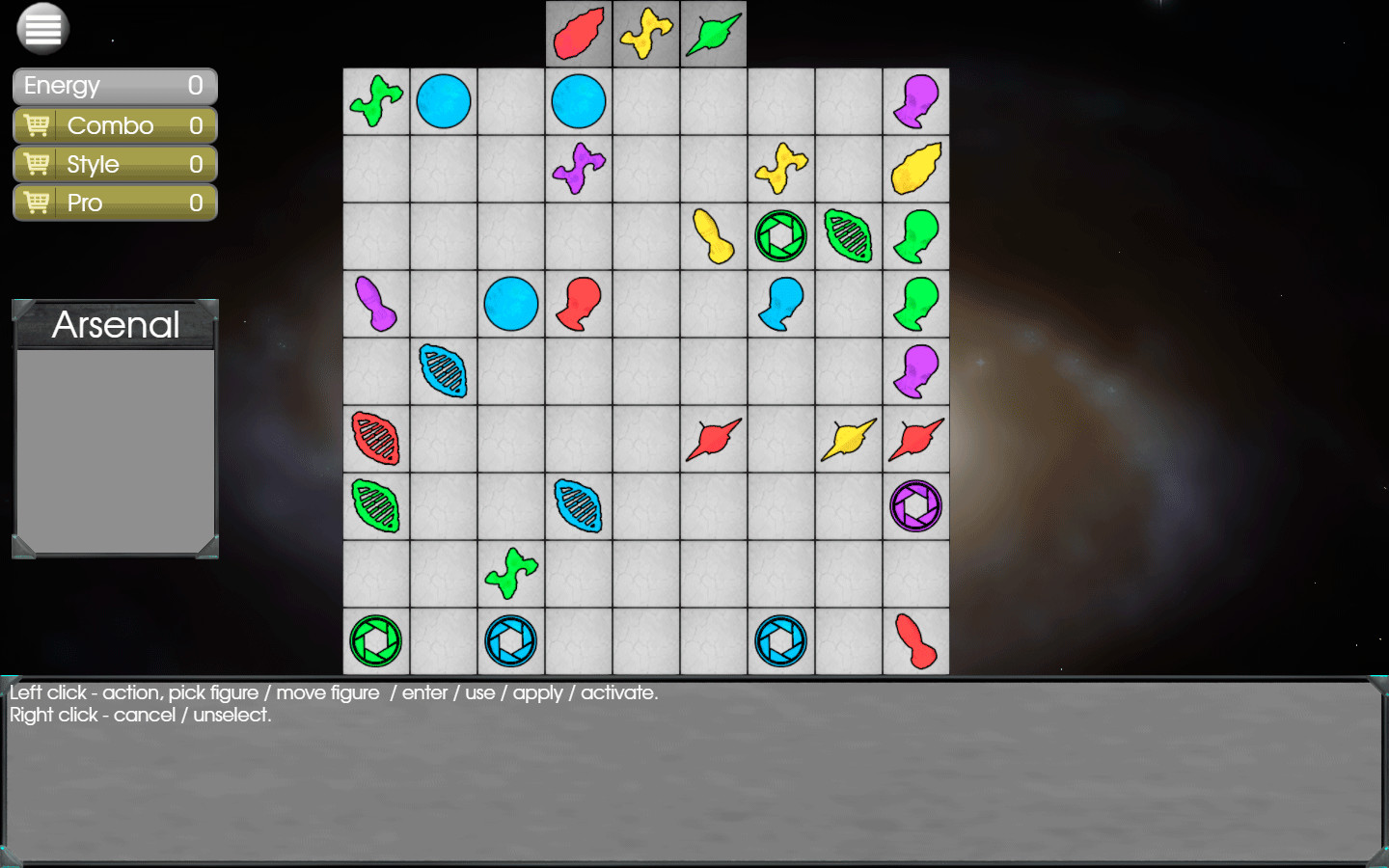Select the green hatched leaf piece on the left side

[x=375, y=506]
